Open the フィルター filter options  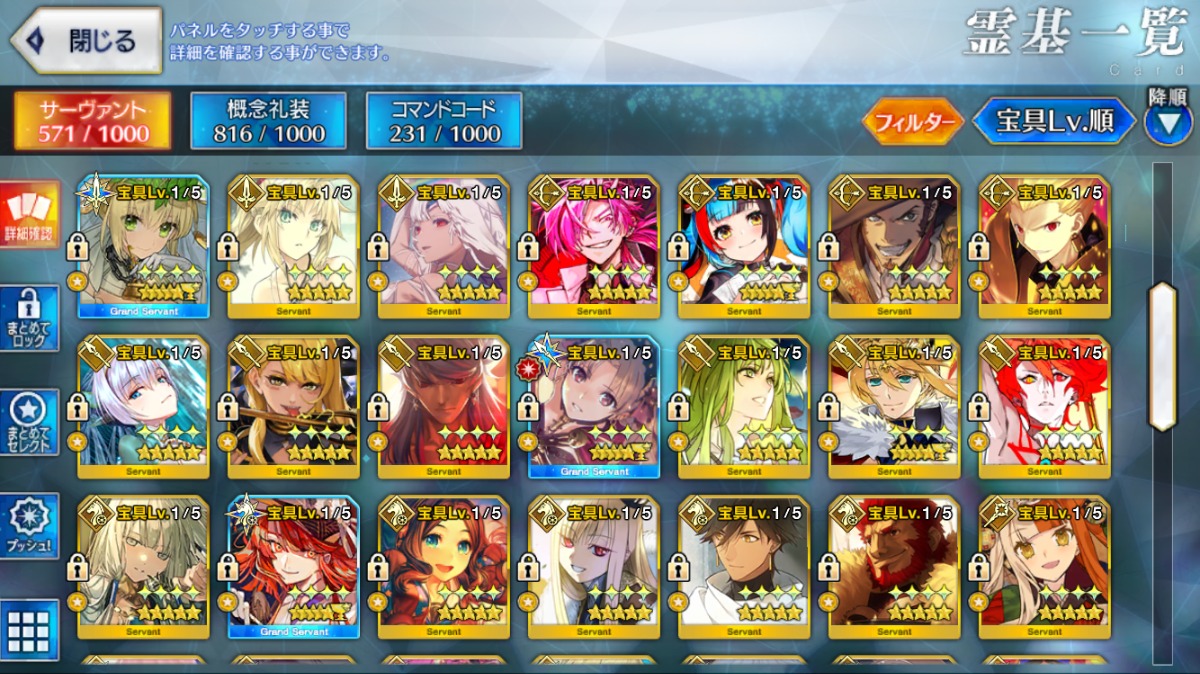click(x=913, y=123)
